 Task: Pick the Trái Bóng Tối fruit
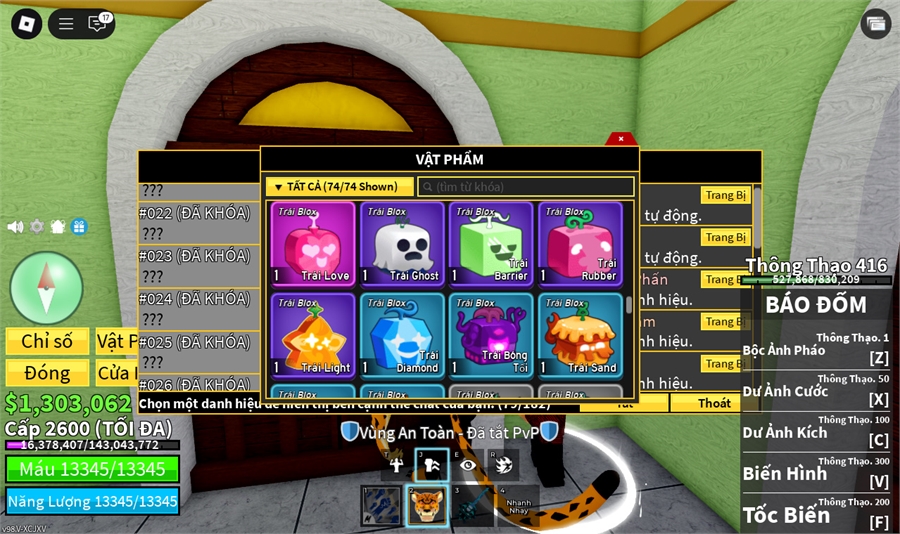coord(491,335)
